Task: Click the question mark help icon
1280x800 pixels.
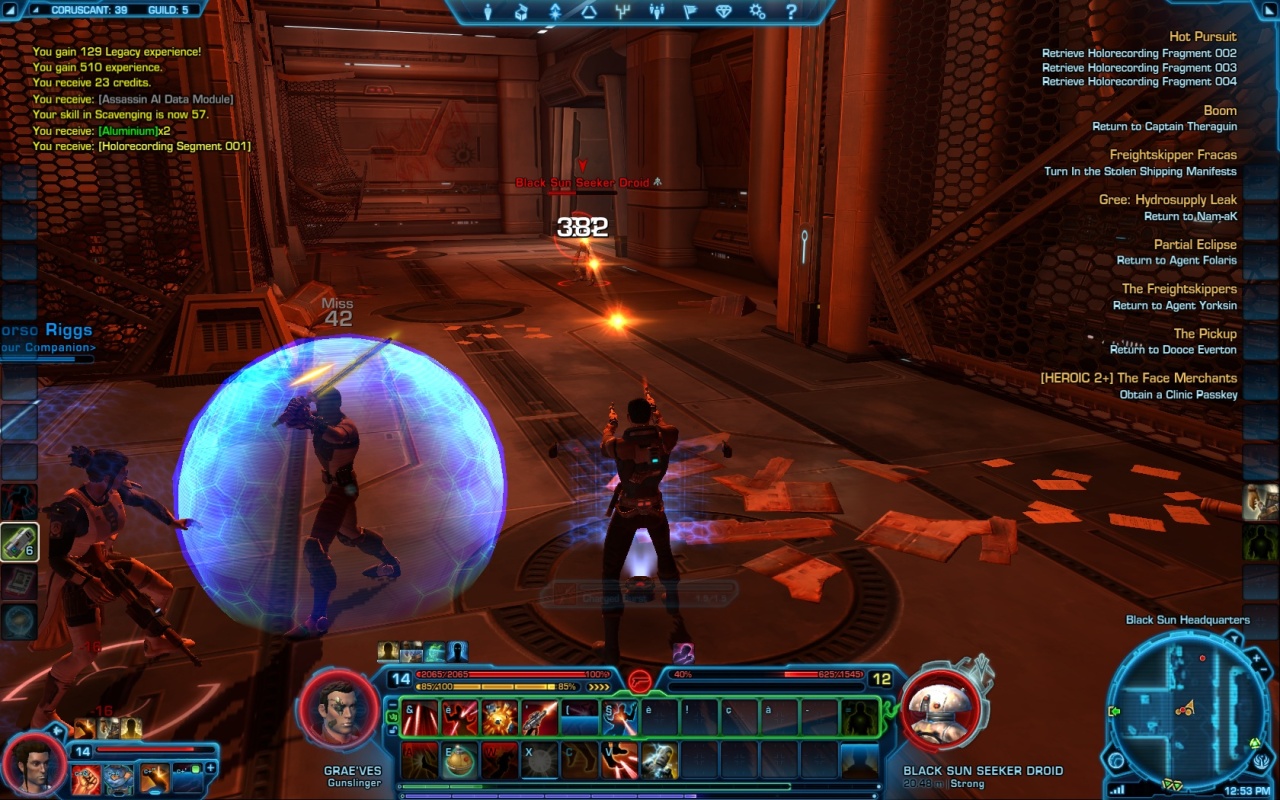Action: [x=791, y=12]
